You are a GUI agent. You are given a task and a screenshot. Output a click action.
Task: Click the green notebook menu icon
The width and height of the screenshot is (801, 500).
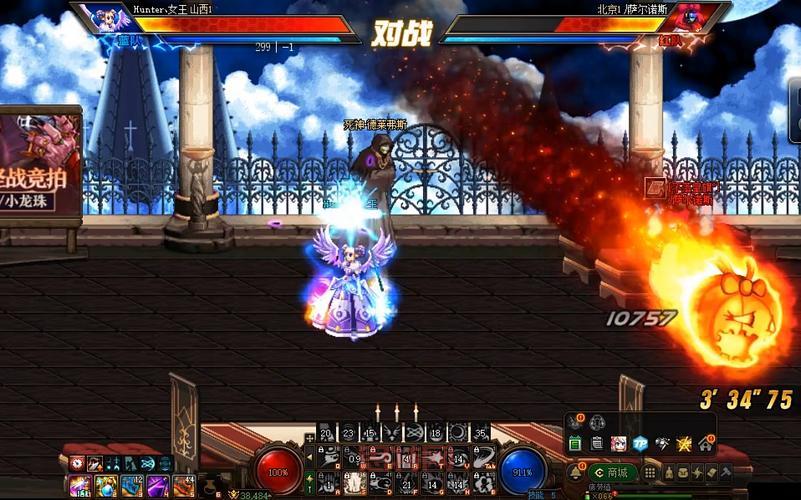tap(575, 443)
